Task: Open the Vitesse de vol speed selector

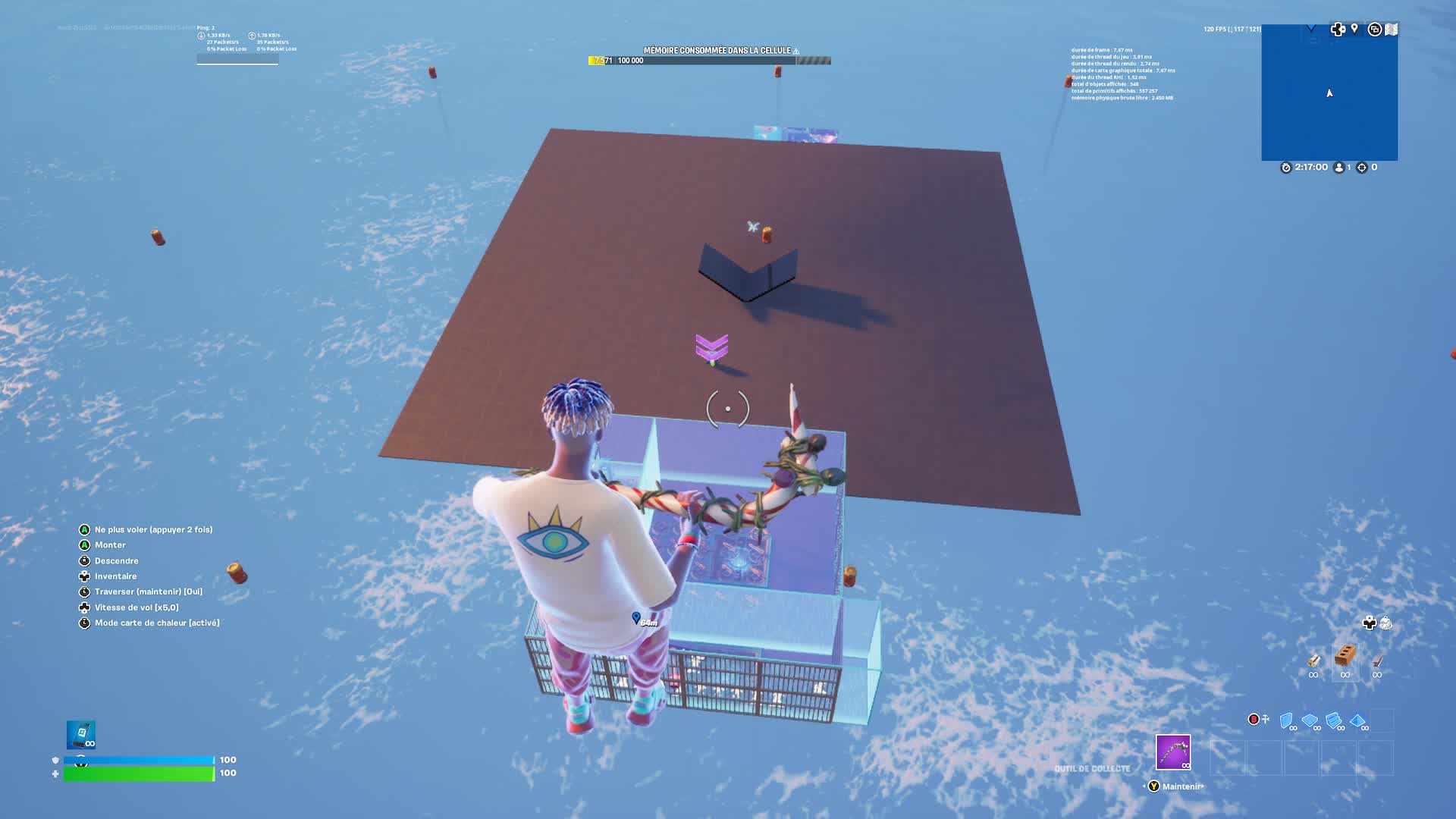Action: 135,607
